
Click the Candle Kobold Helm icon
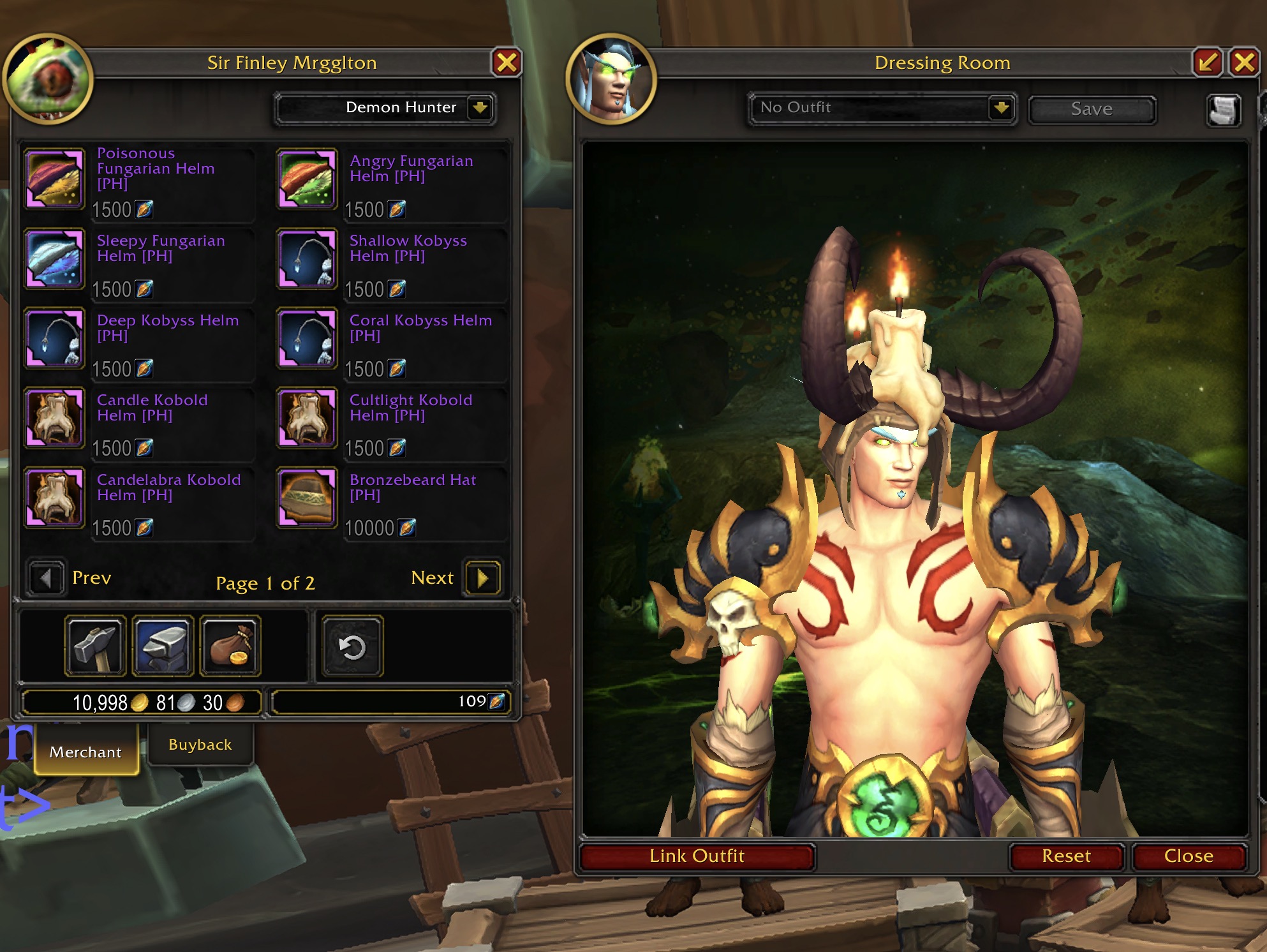(x=55, y=419)
